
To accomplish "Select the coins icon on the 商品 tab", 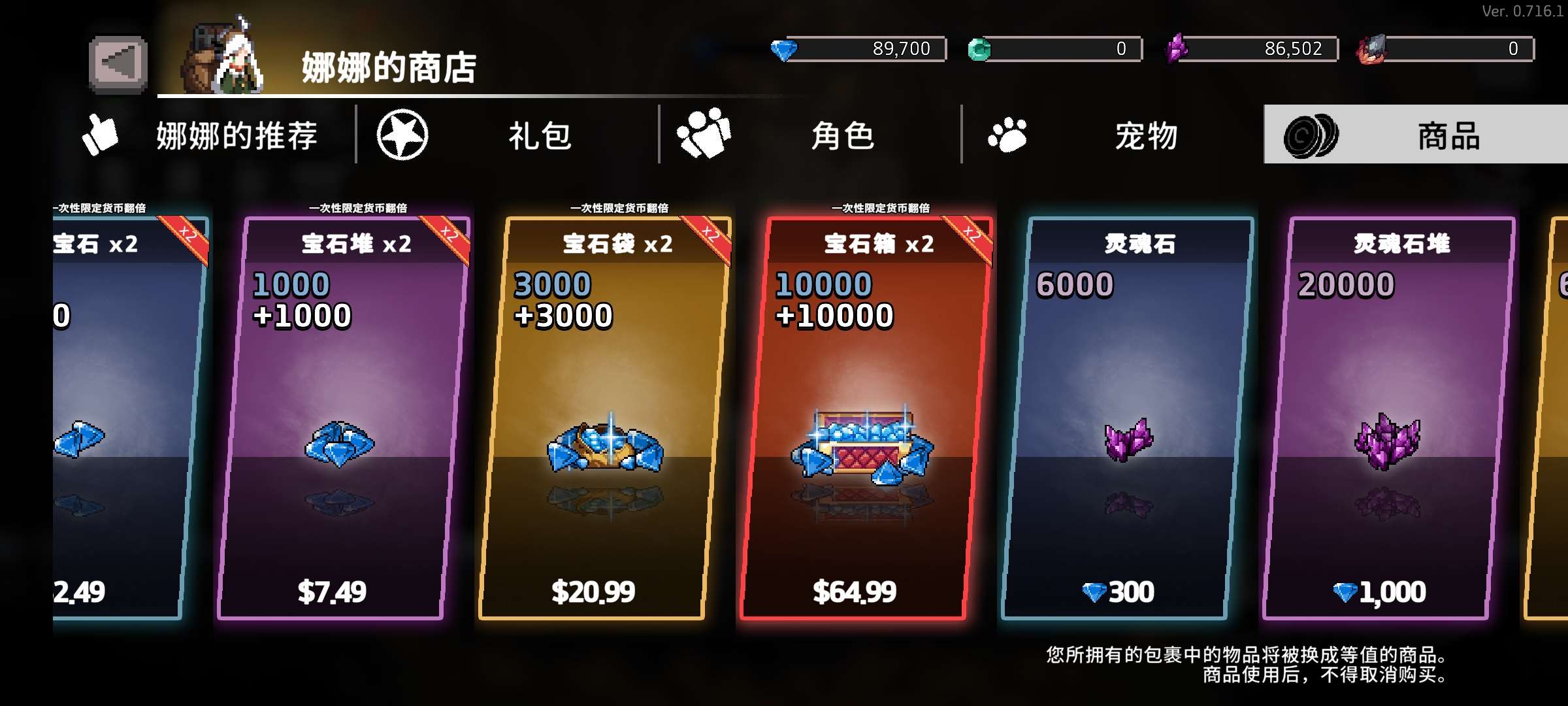I will pyautogui.click(x=1313, y=134).
